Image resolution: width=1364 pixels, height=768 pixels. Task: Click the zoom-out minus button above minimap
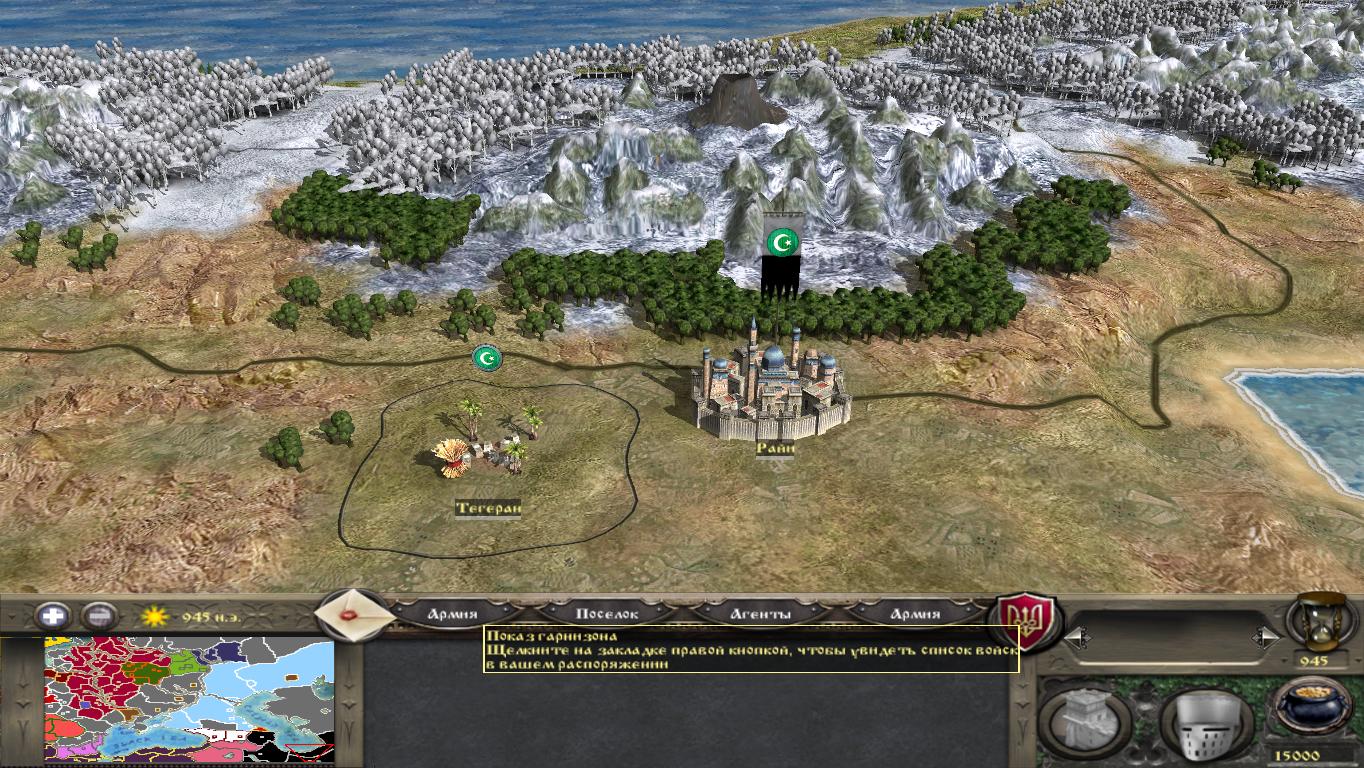coord(101,616)
